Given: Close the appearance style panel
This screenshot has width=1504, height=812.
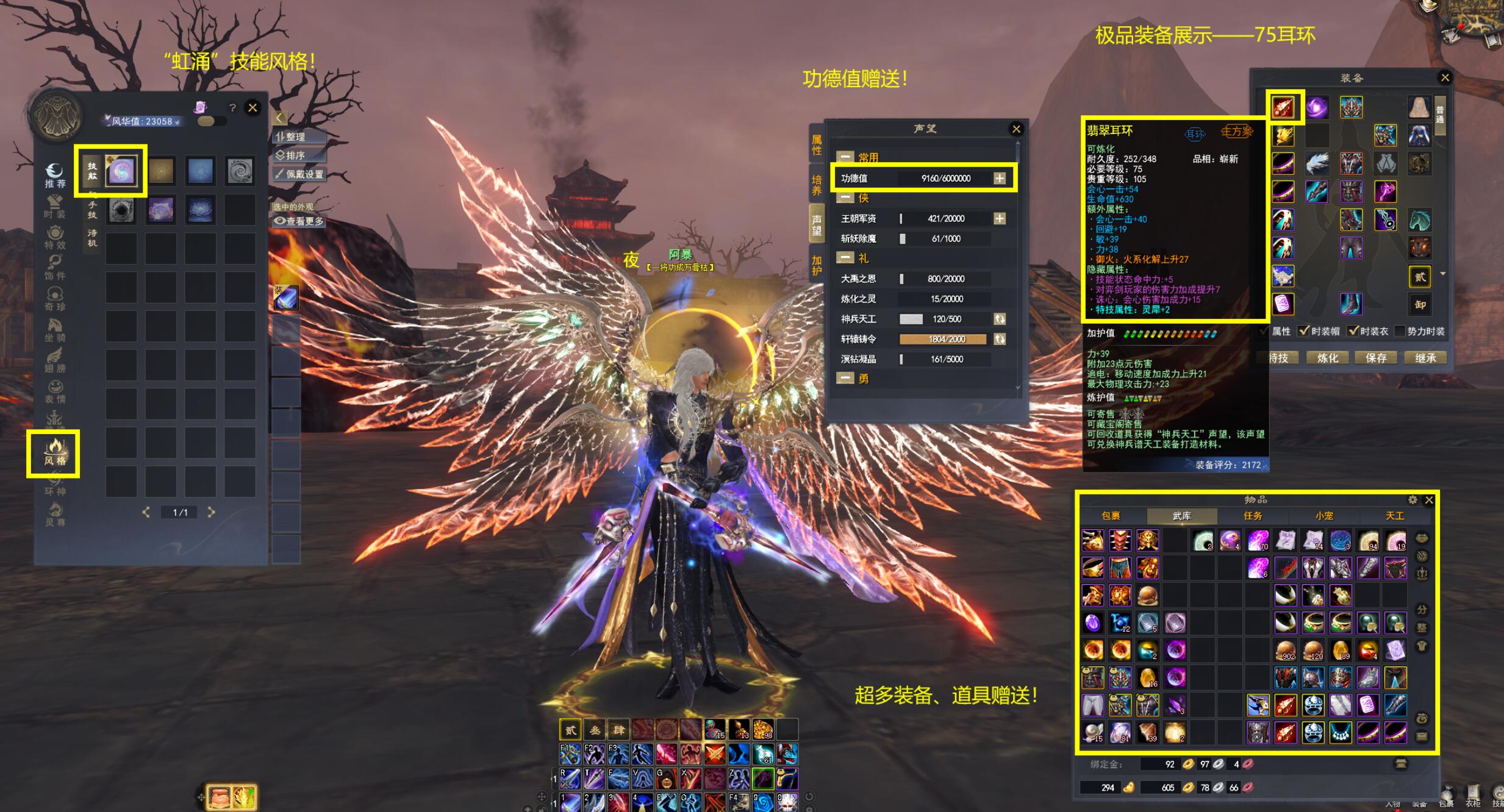Looking at the screenshot, I should pyautogui.click(x=252, y=108).
